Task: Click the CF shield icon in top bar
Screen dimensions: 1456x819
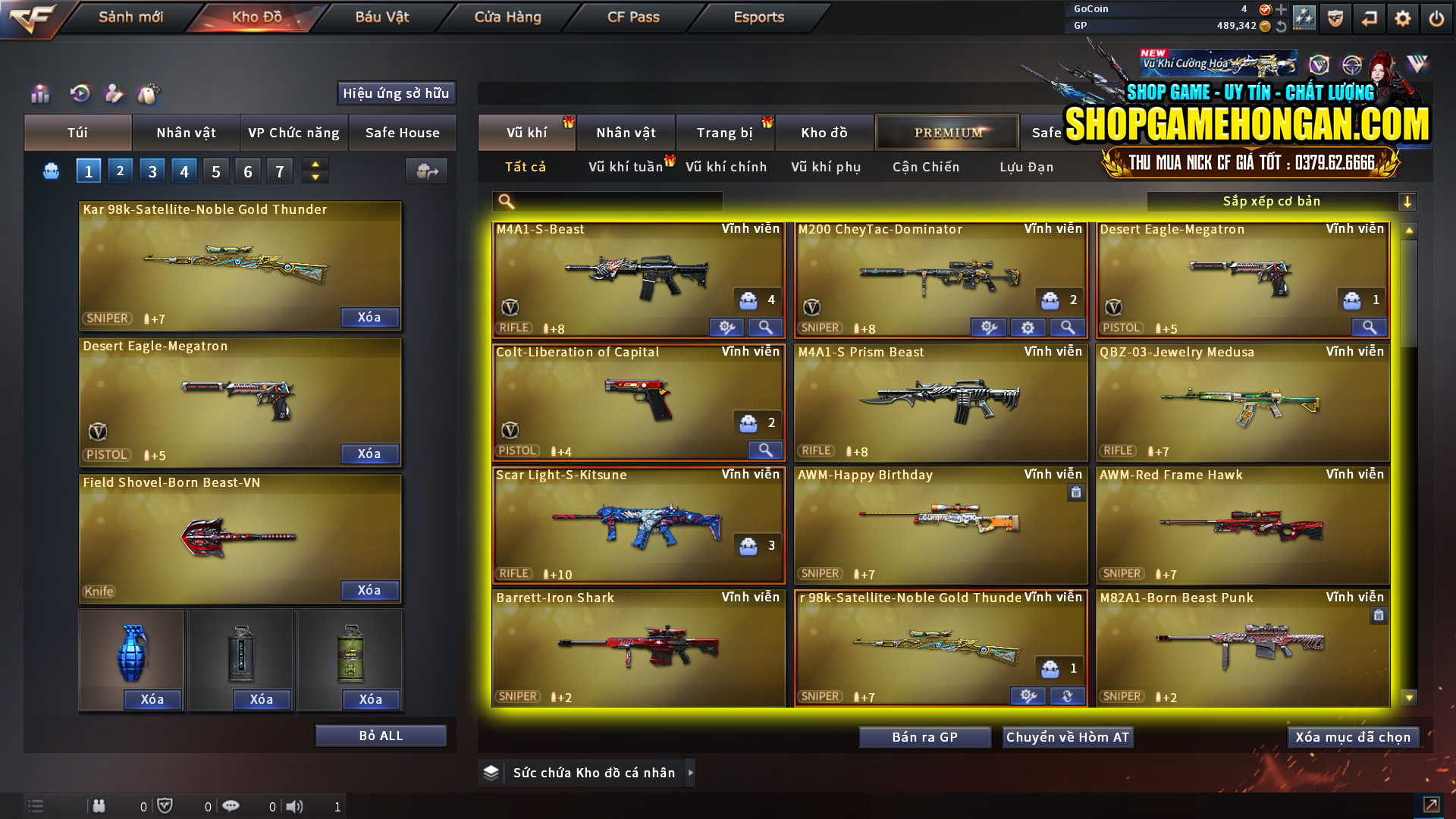Action: click(x=1335, y=17)
